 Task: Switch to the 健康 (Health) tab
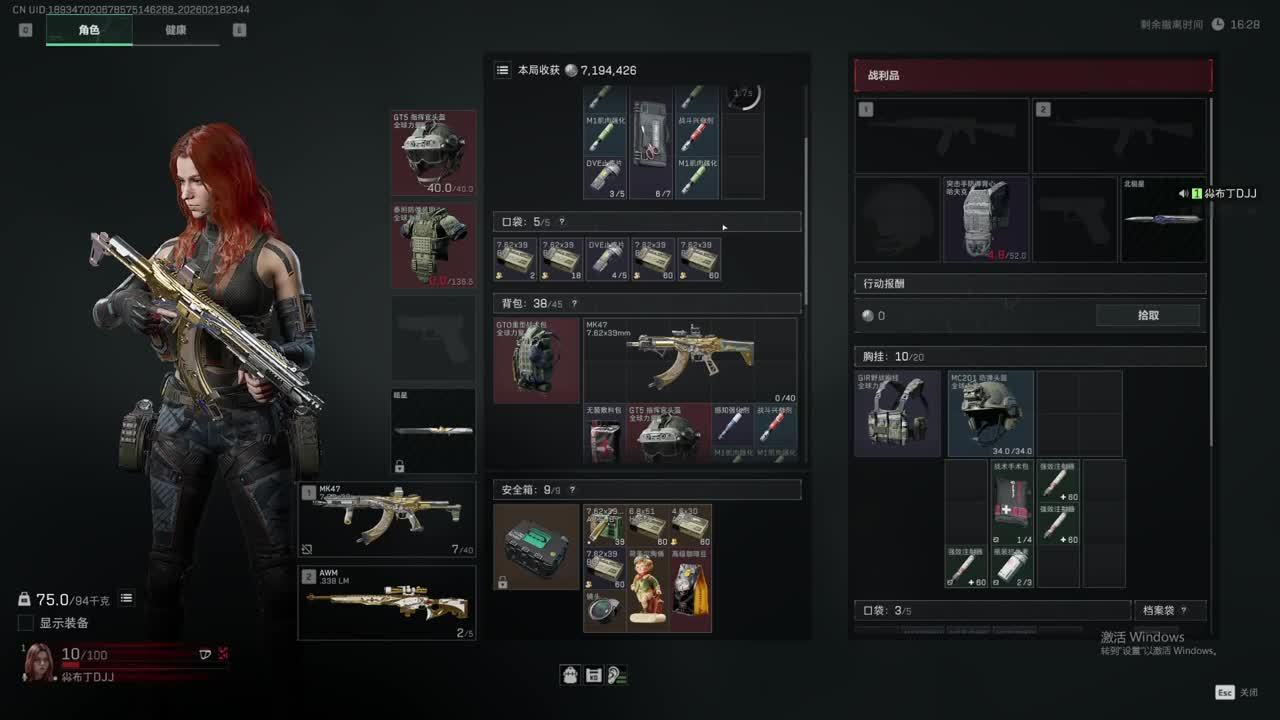click(176, 30)
